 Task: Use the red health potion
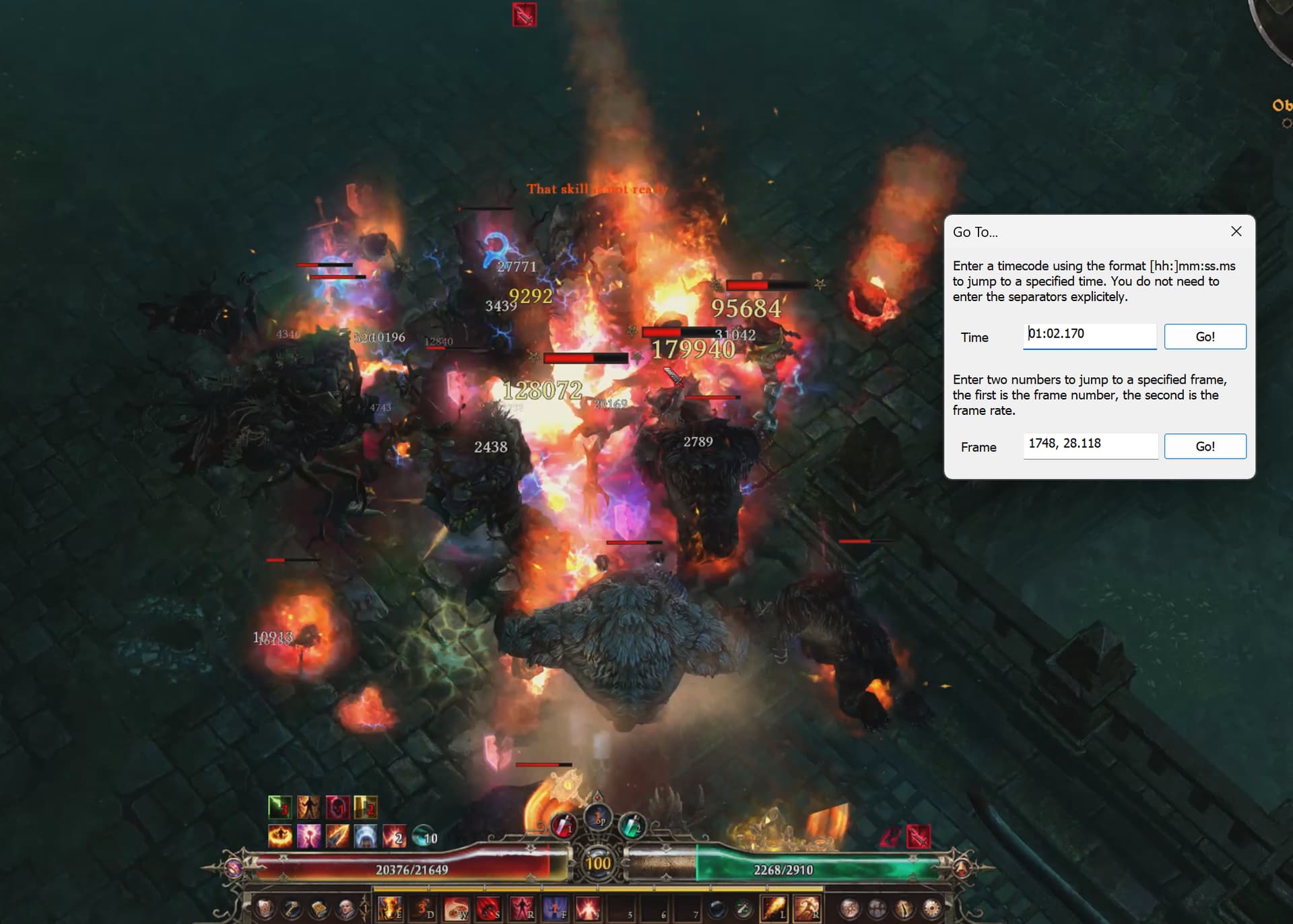[564, 824]
